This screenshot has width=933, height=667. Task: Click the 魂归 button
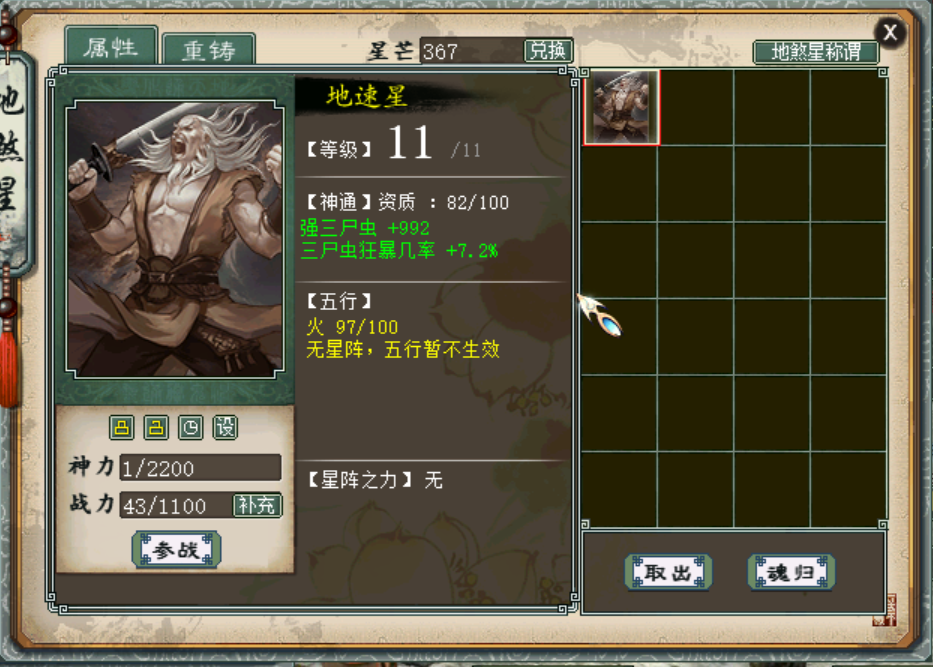pyautogui.click(x=790, y=573)
